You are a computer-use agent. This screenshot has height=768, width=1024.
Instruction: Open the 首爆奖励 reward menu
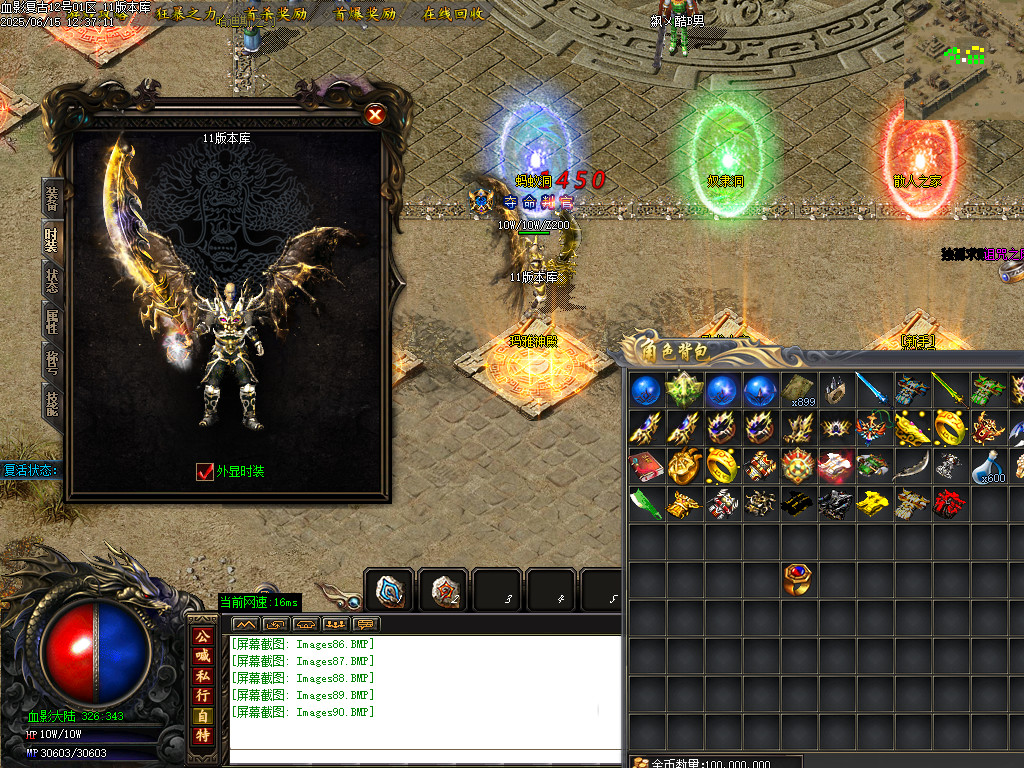tap(364, 14)
